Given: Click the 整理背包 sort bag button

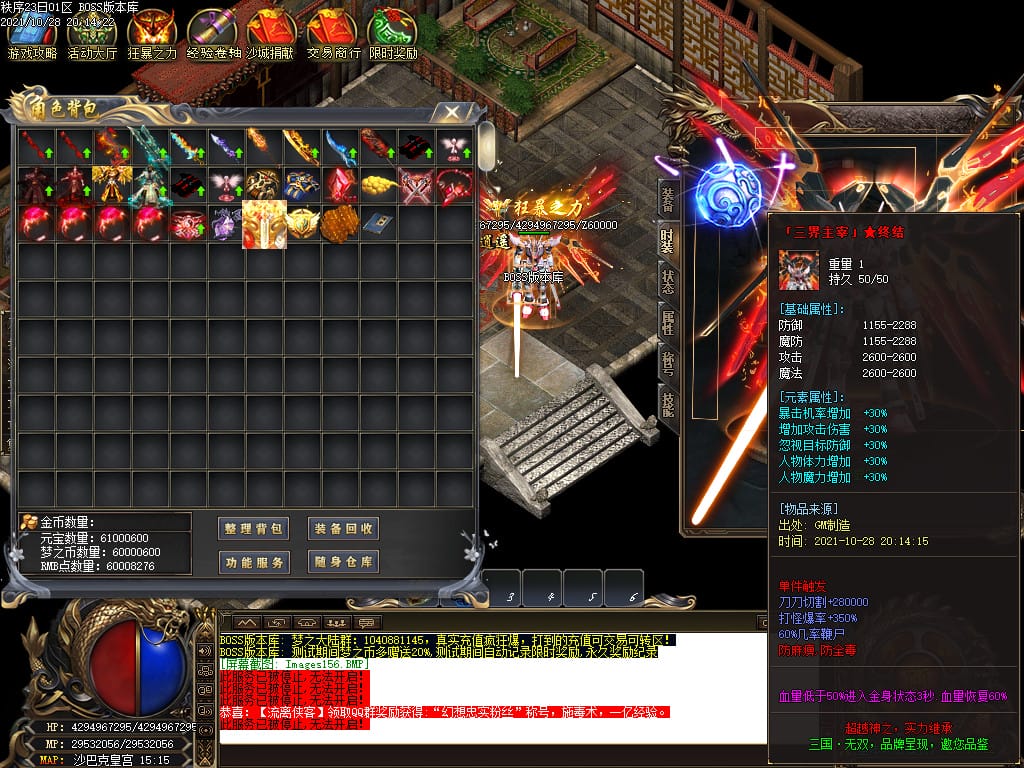Looking at the screenshot, I should [254, 528].
